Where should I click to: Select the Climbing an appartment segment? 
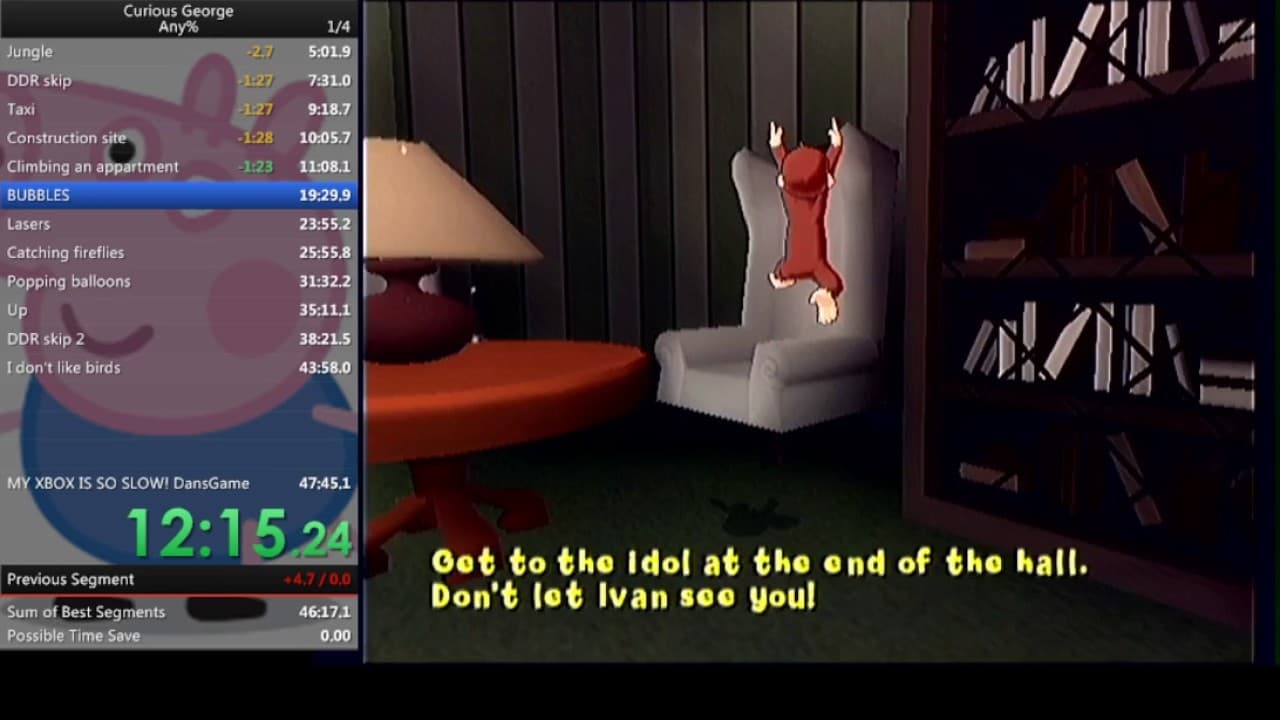tap(100, 166)
